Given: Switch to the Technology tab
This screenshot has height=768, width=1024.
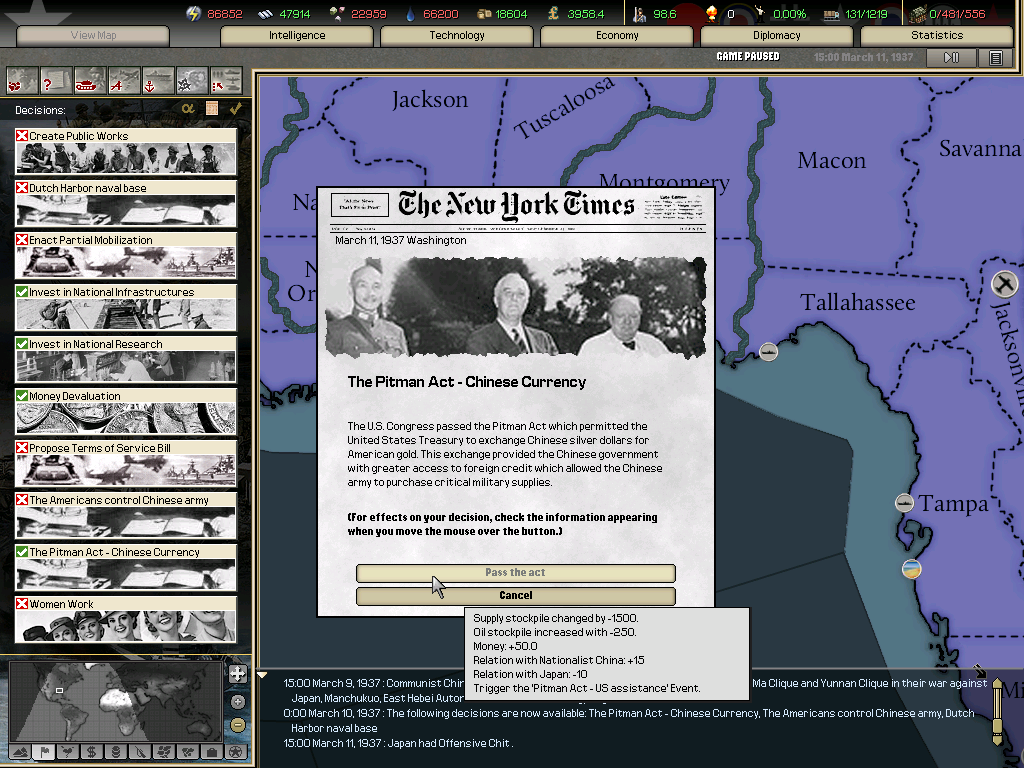Looking at the screenshot, I should (x=457, y=36).
